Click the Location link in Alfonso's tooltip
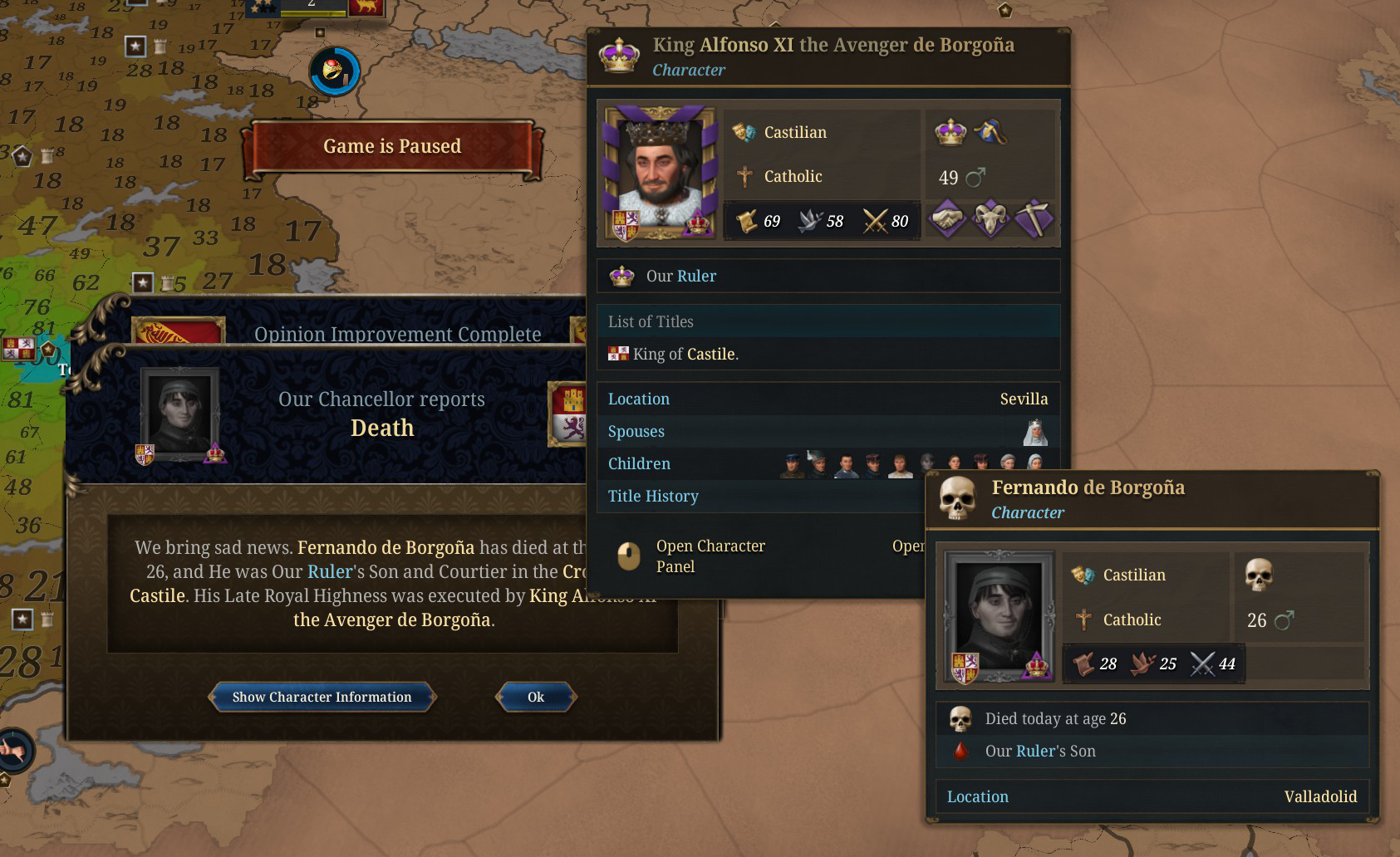 click(638, 399)
